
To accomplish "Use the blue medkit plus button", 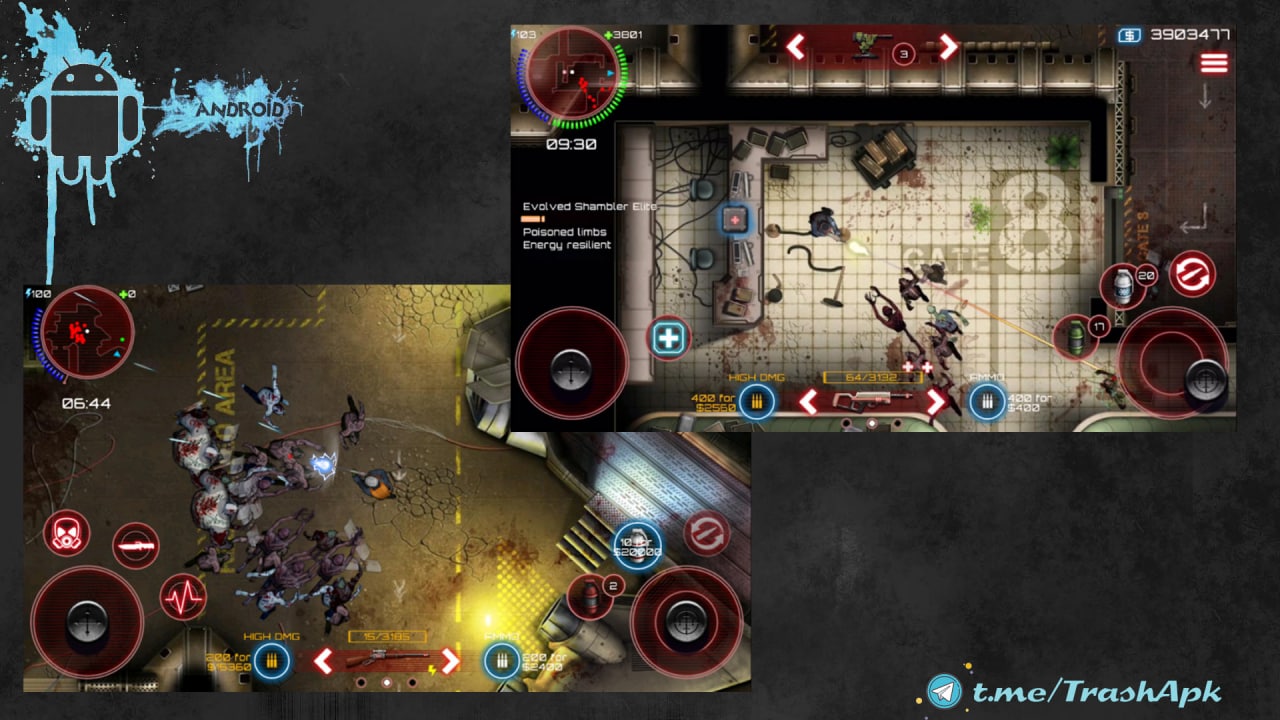I will click(667, 338).
